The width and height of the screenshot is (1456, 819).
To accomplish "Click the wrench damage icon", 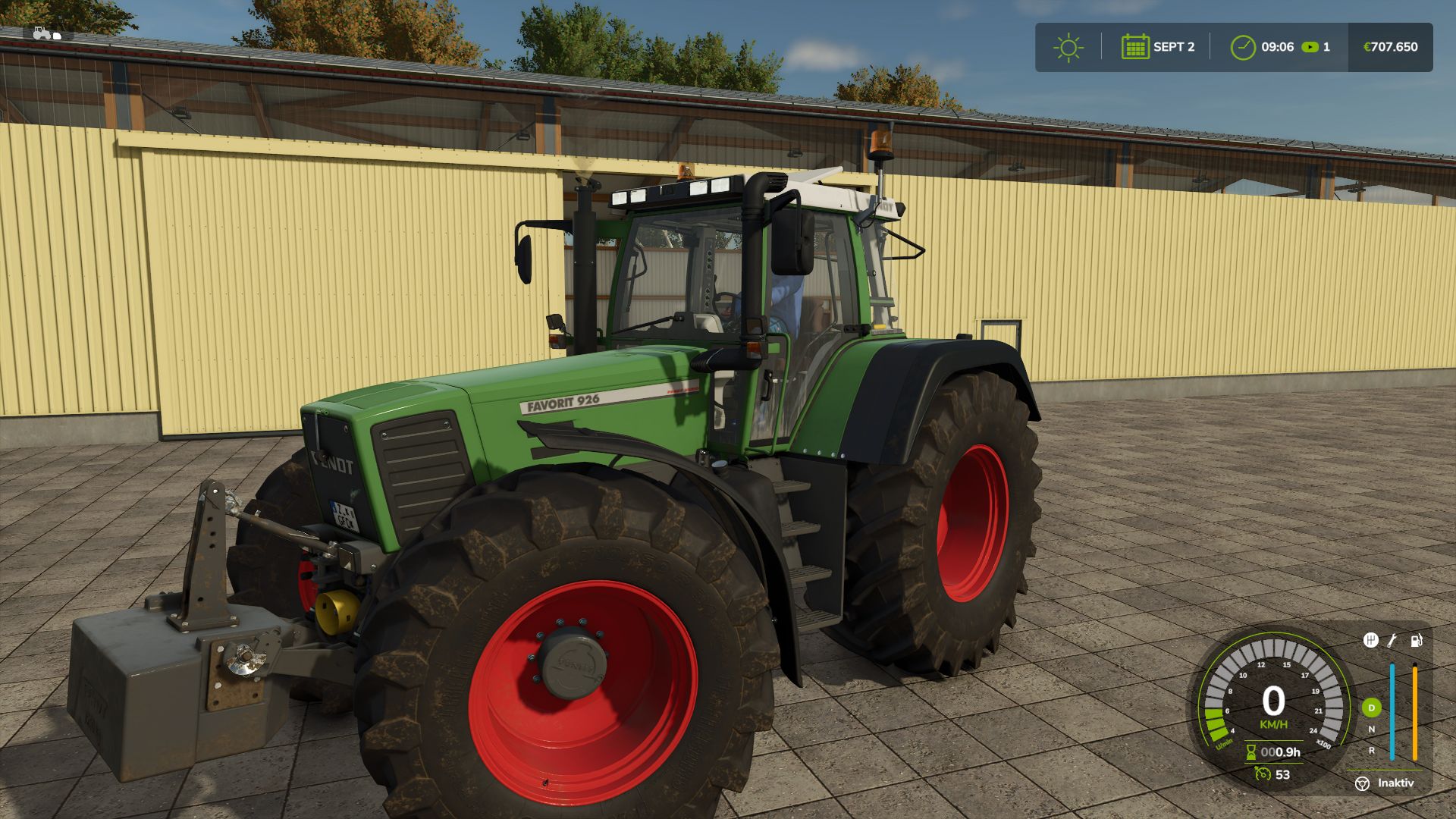I will pos(1392,641).
